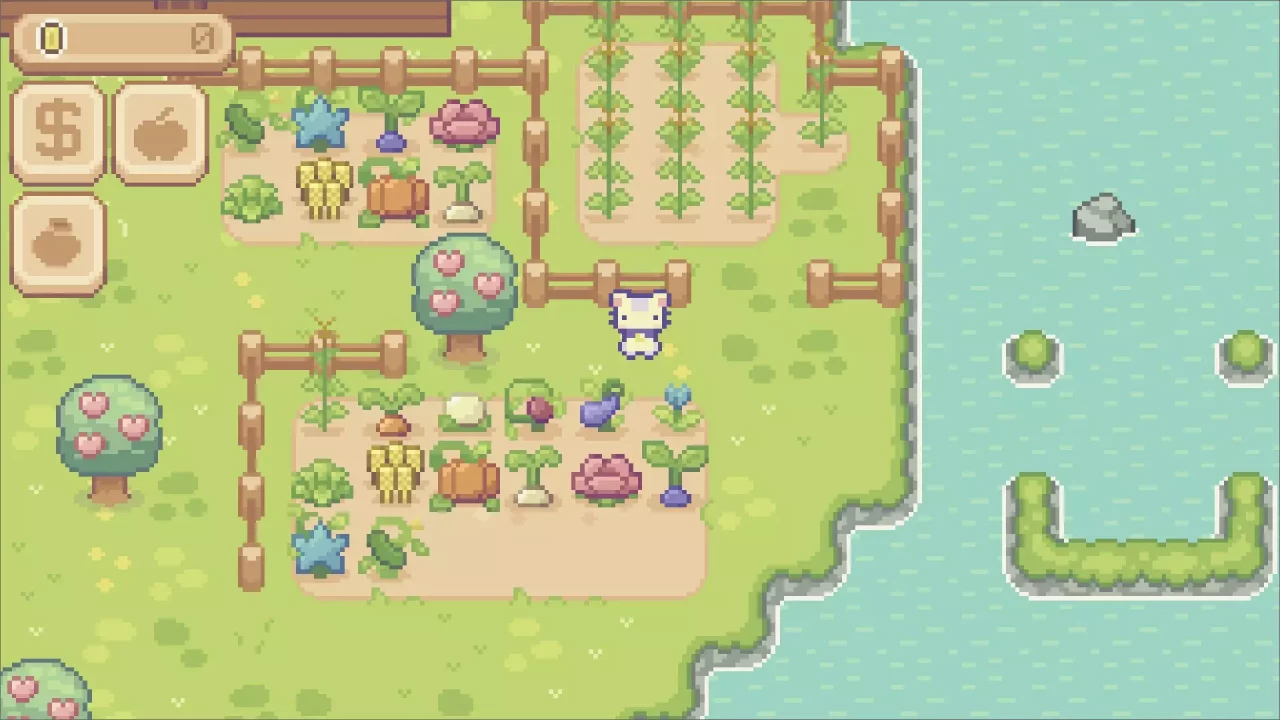This screenshot has height=720, width=1280.
Task: Harvest a heart fruit from the center tree
Action: (x=448, y=262)
